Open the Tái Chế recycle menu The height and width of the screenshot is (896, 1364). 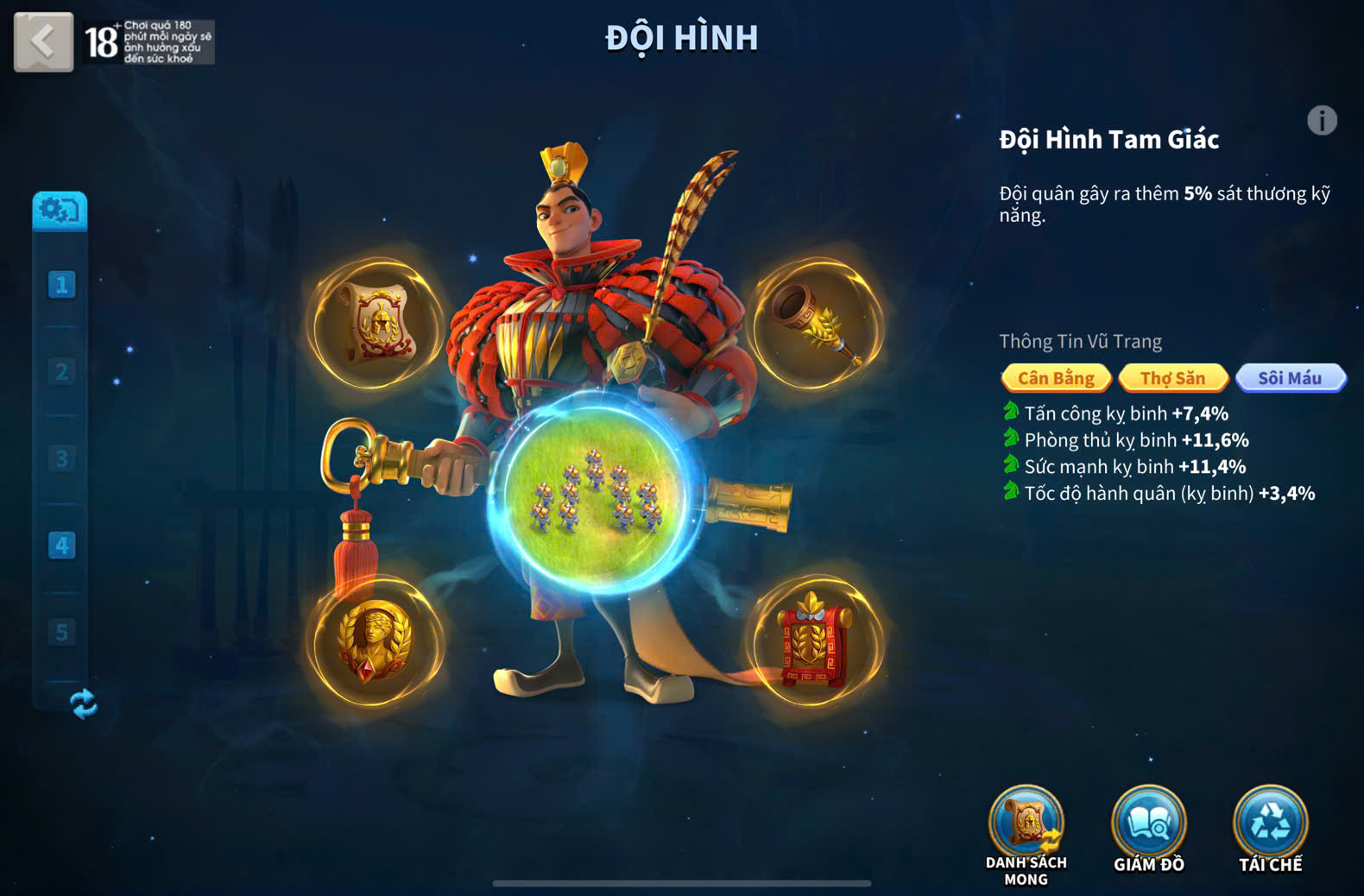1270,826
